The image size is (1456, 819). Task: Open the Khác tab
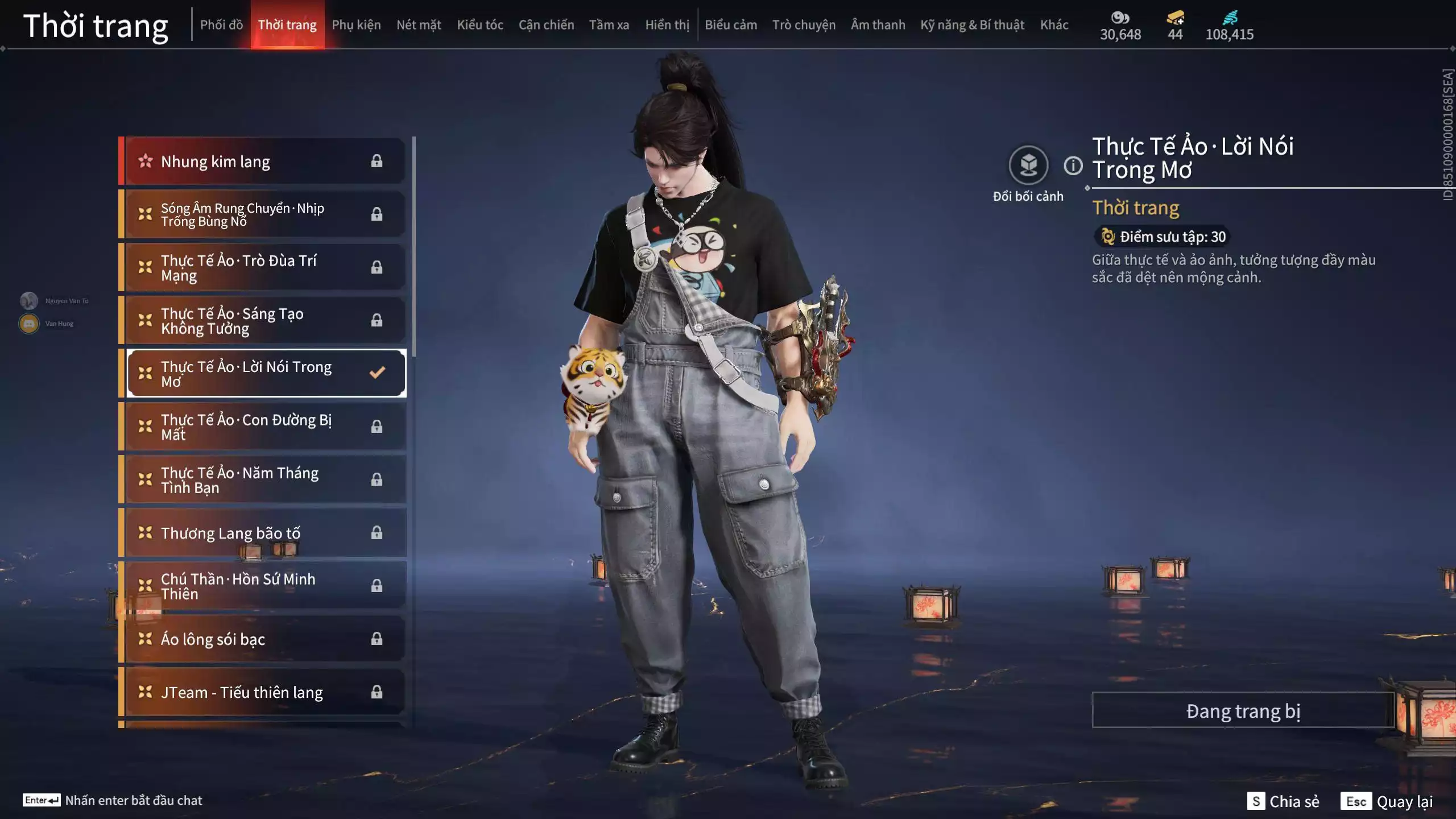click(1054, 25)
